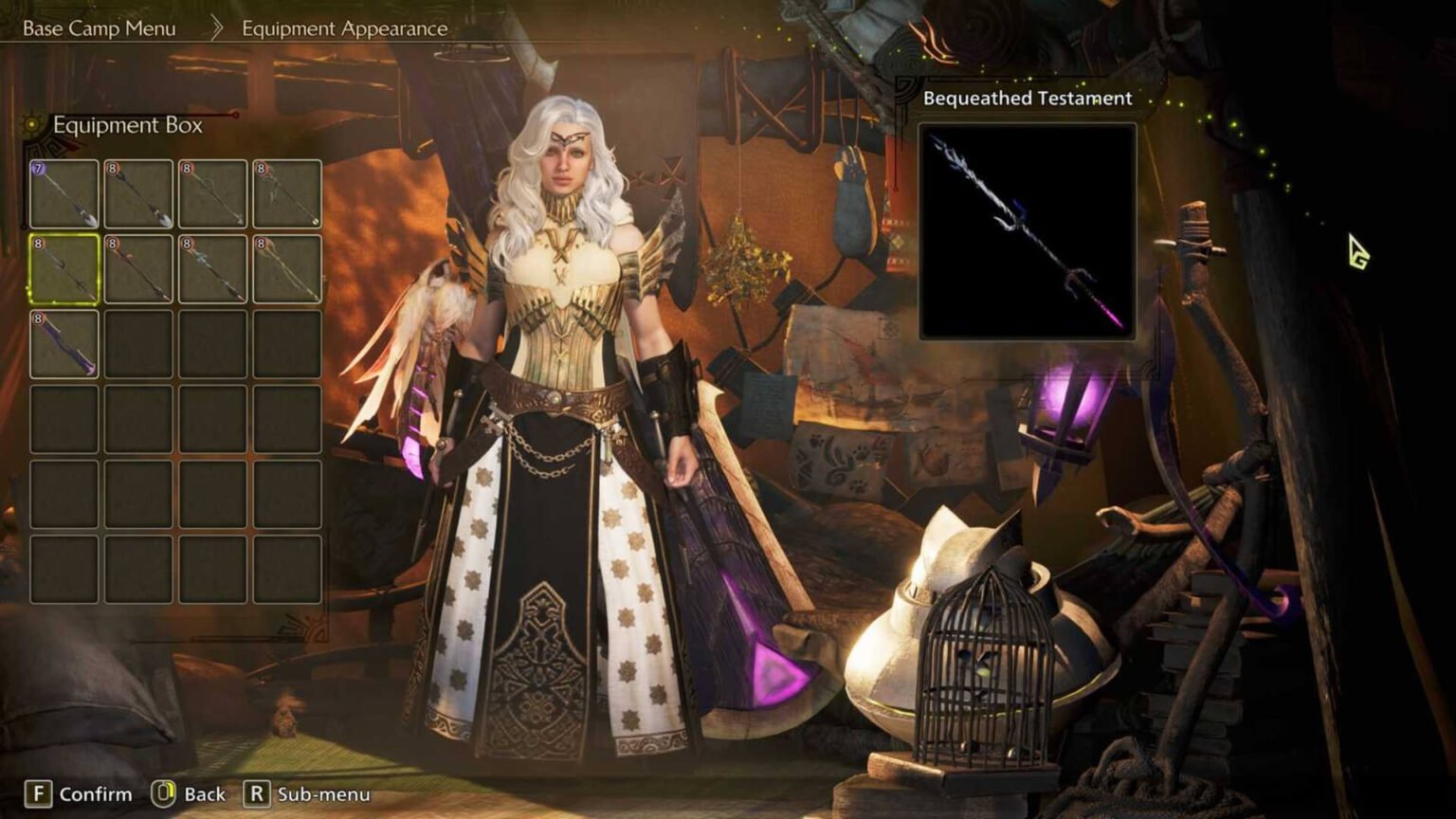Click the controller button icon beside Back

[165, 794]
